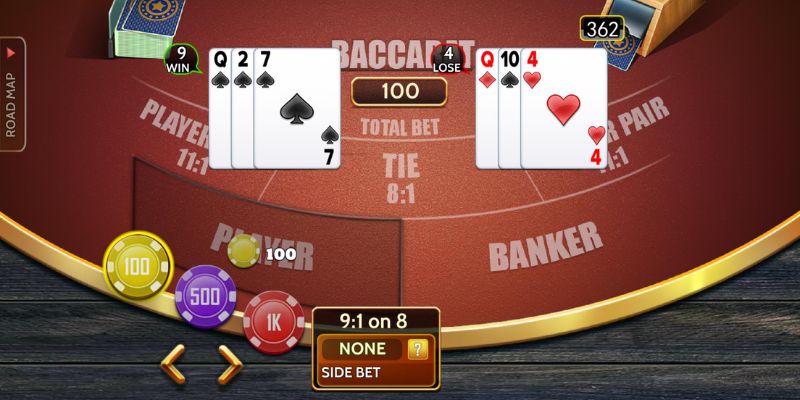Place a wager on Tie 8:1

401,176
